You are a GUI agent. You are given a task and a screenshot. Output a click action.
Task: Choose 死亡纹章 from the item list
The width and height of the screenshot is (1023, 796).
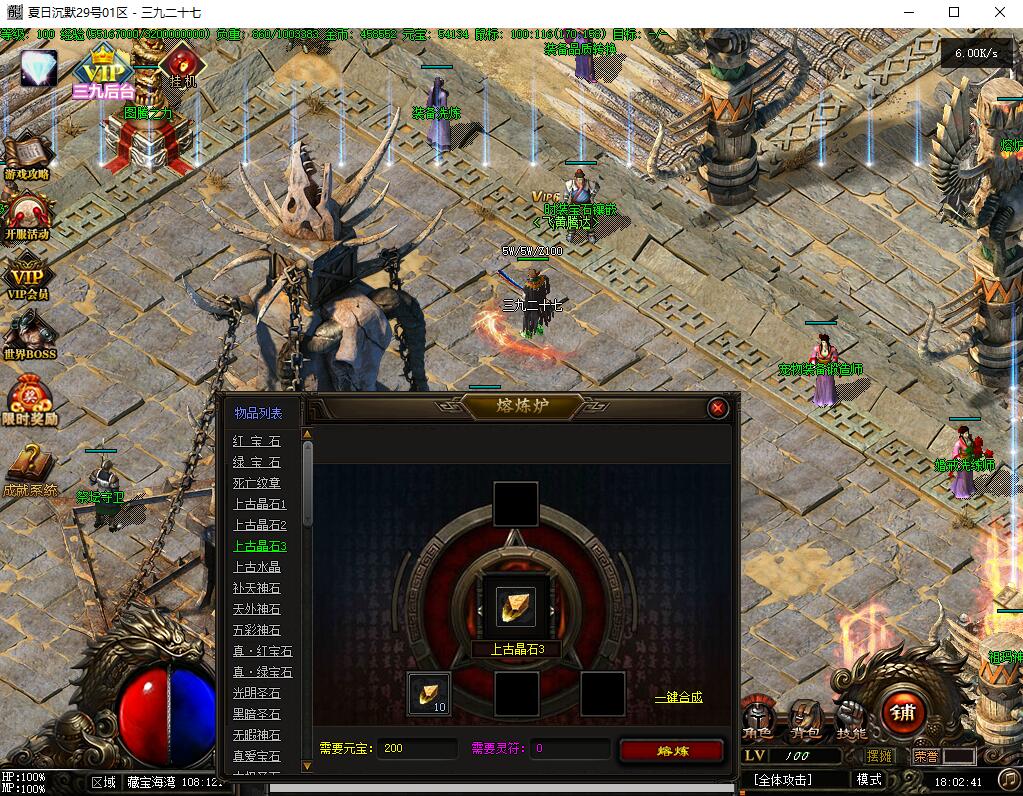coord(257,483)
